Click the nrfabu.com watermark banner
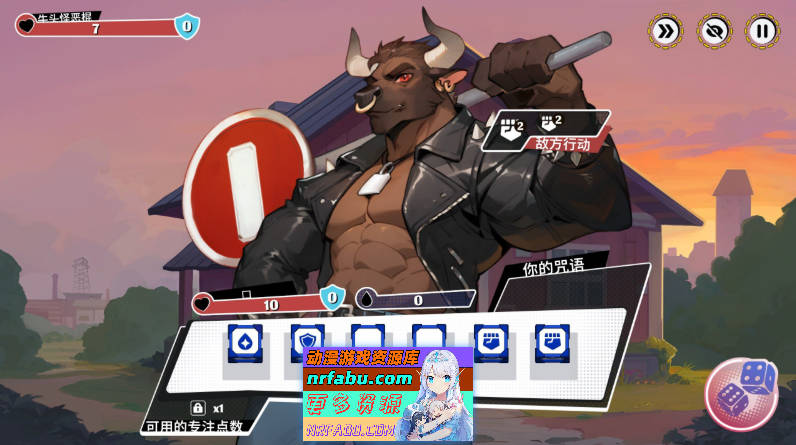Image resolution: width=796 pixels, height=445 pixels. point(387,394)
